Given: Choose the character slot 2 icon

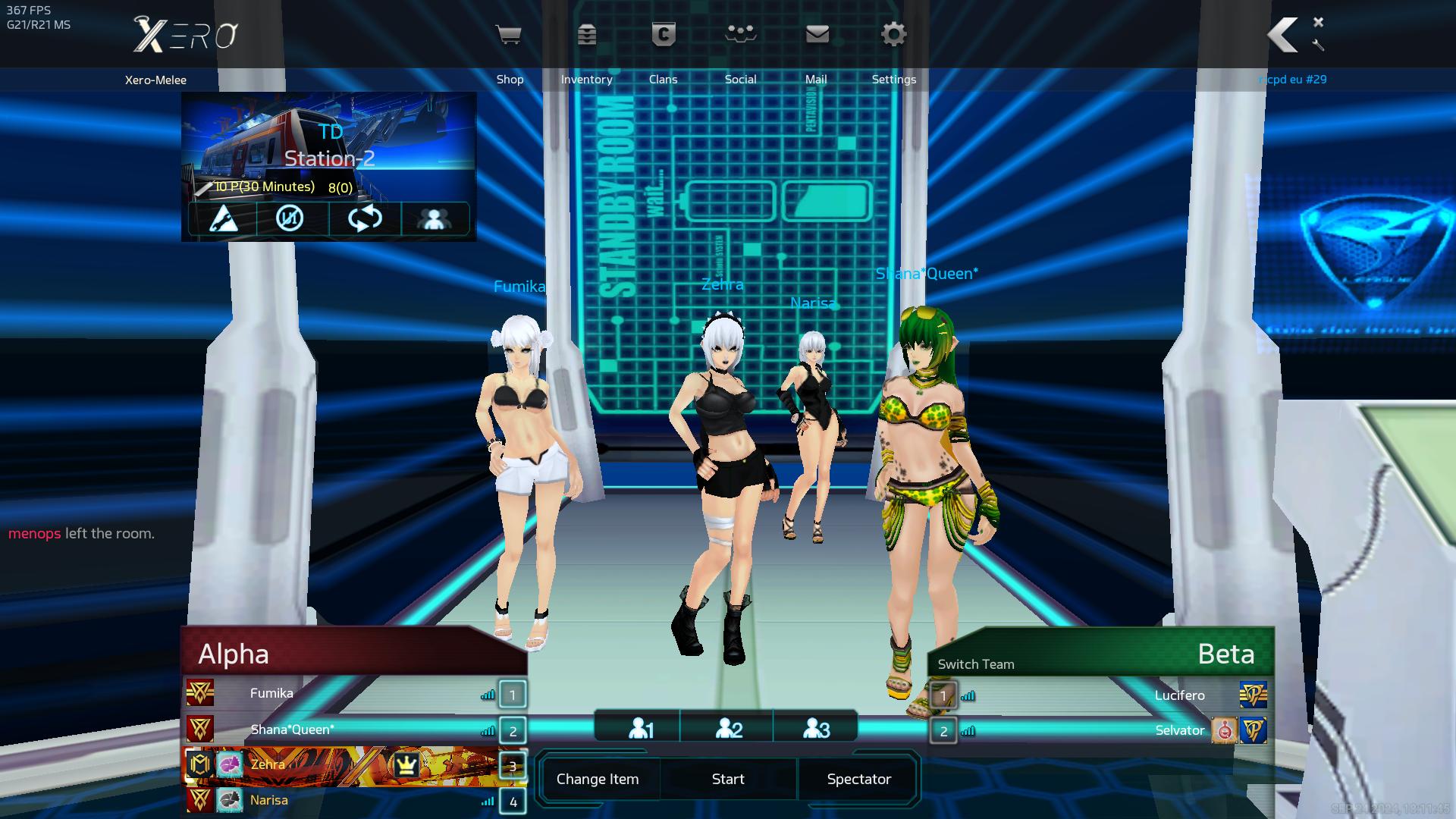Looking at the screenshot, I should point(729,729).
